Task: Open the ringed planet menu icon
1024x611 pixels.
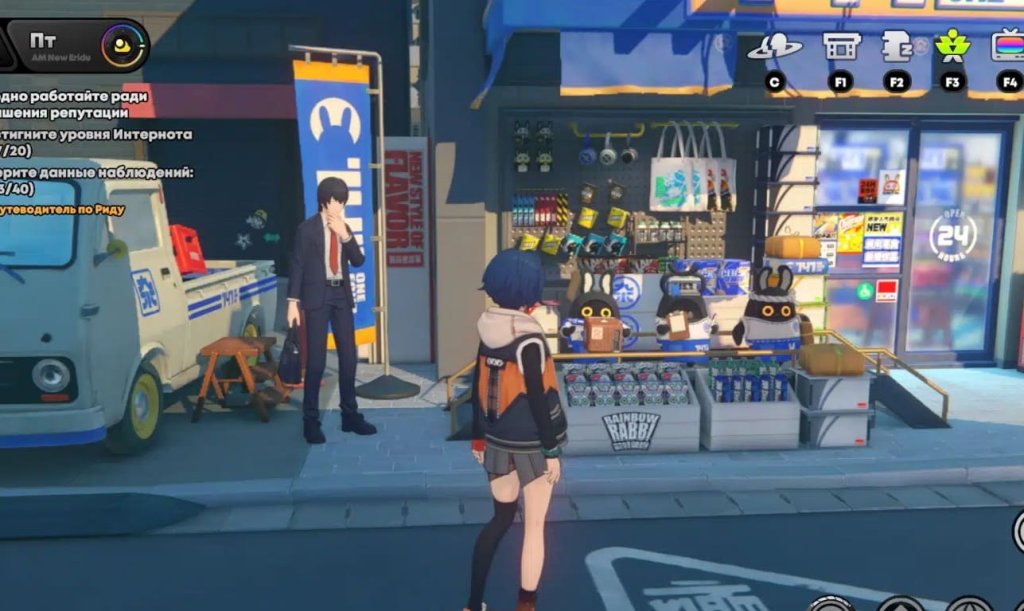Action: pyautogui.click(x=774, y=46)
